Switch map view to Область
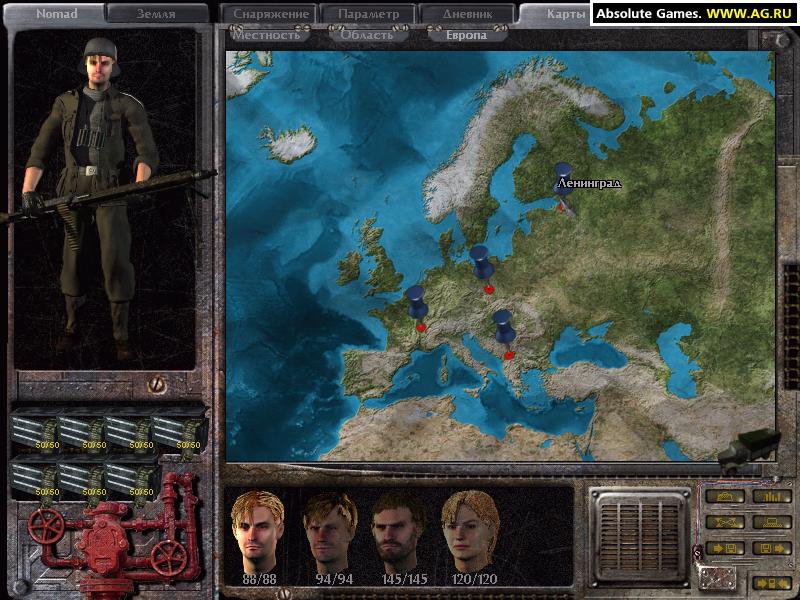The width and height of the screenshot is (800, 600). pyautogui.click(x=366, y=35)
